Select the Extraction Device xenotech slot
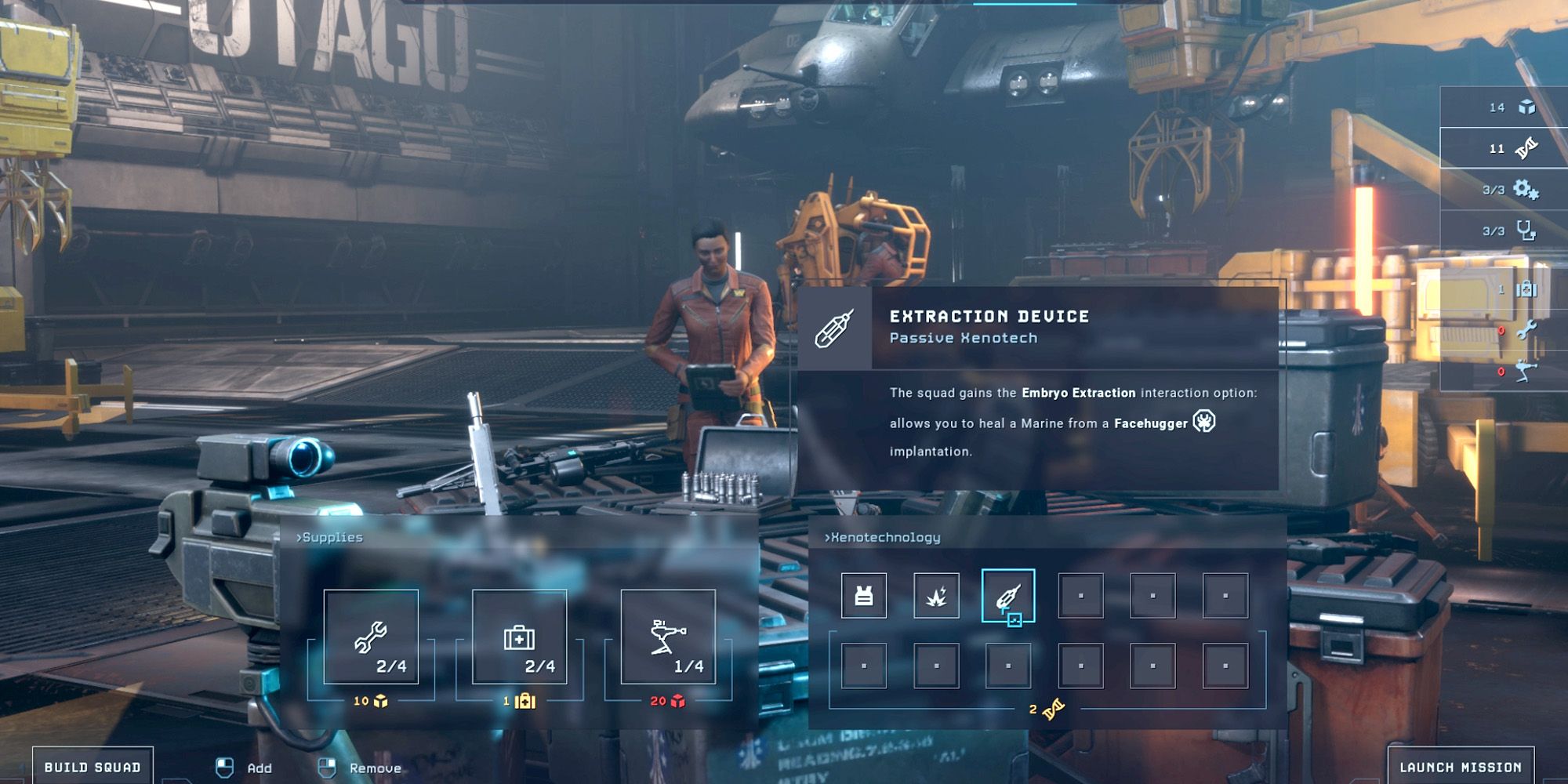The width and height of the screenshot is (1568, 784). [1008, 596]
